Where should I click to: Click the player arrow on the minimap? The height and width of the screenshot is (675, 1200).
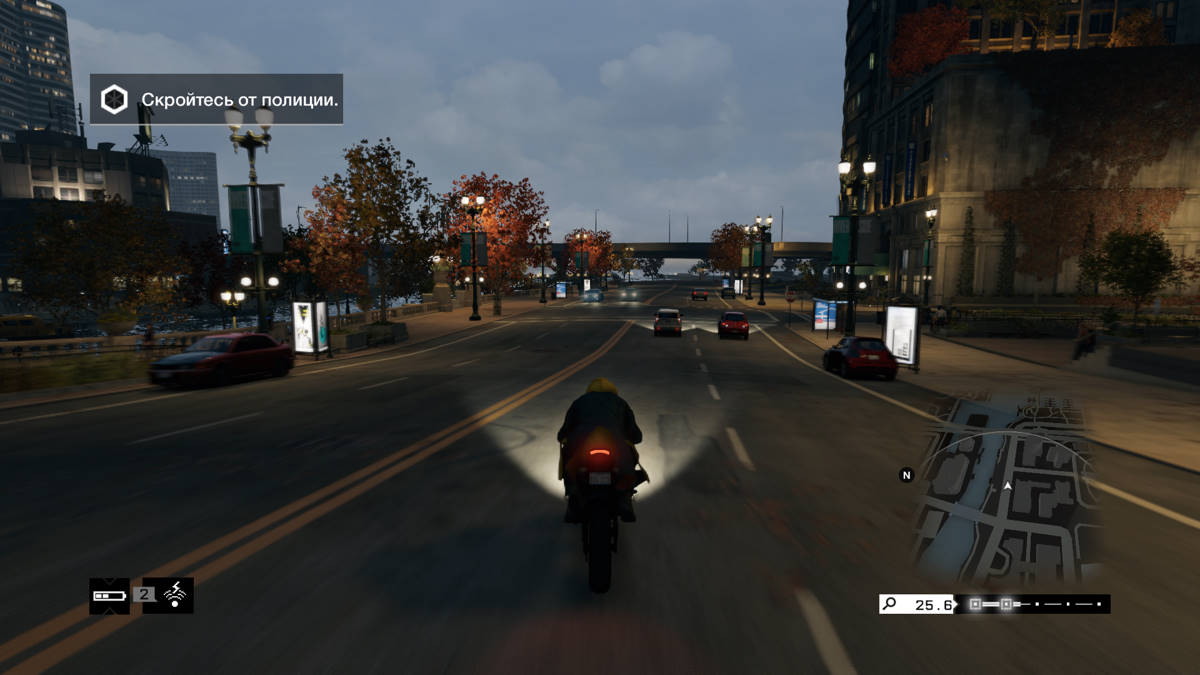[x=1008, y=485]
